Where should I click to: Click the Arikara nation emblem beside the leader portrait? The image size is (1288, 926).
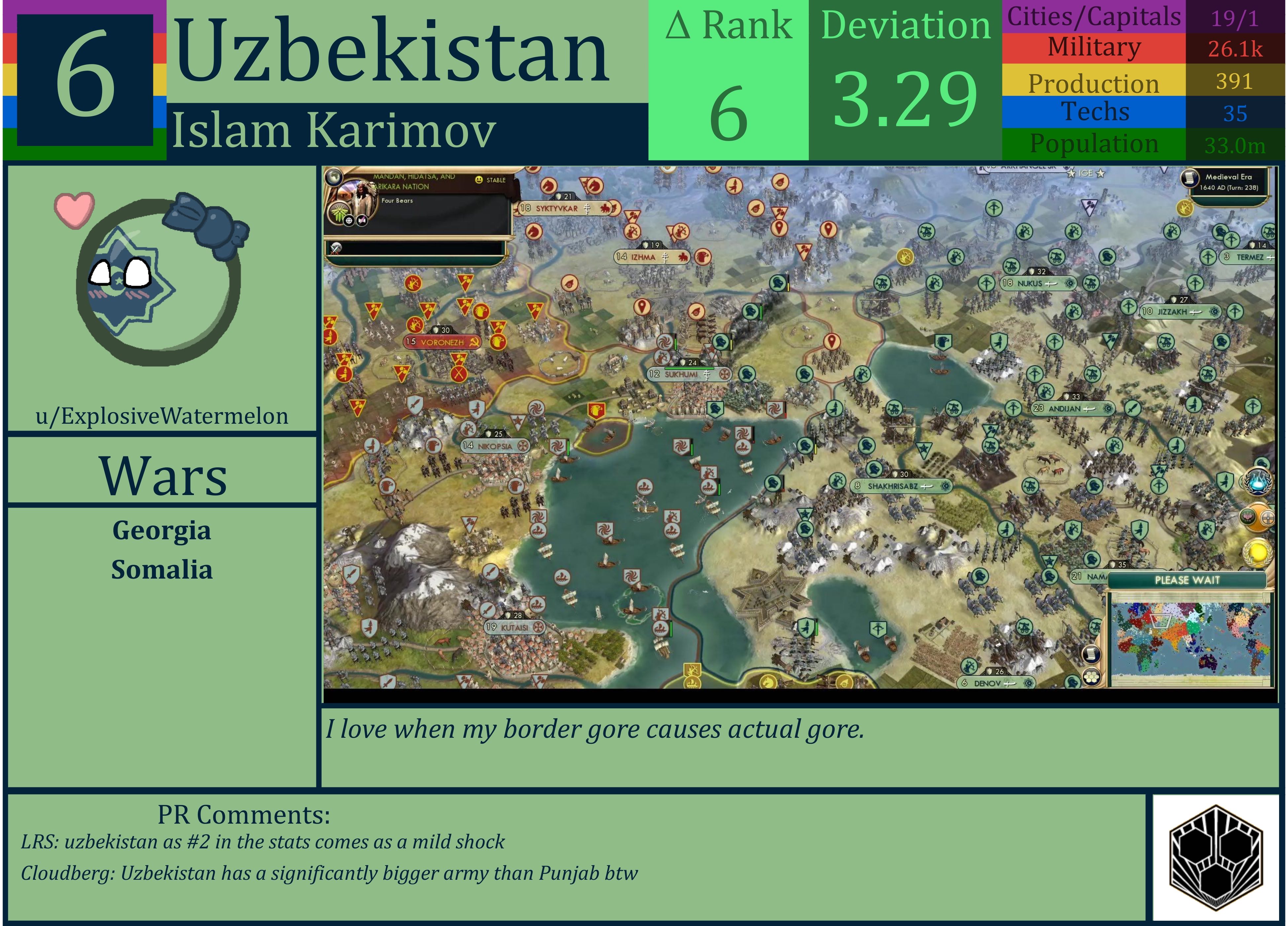point(339,212)
